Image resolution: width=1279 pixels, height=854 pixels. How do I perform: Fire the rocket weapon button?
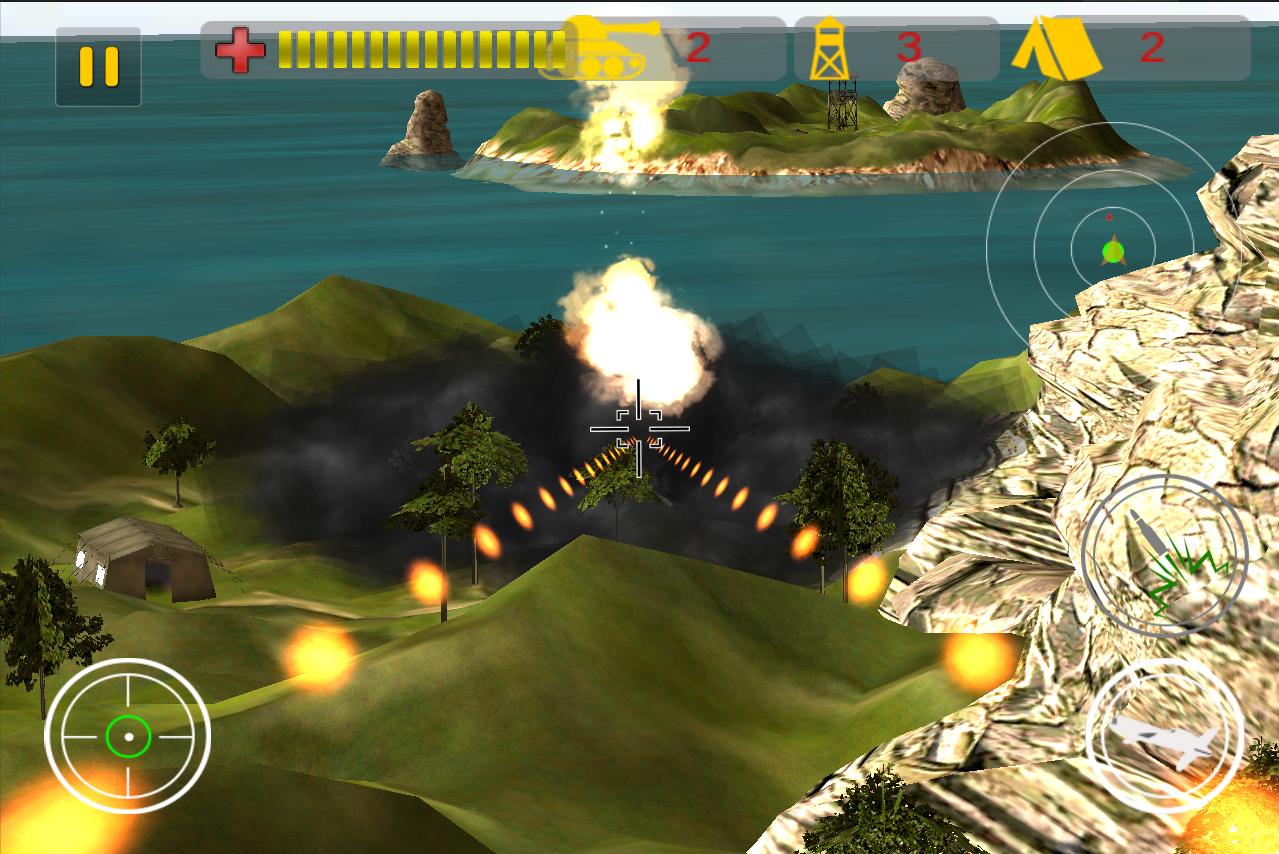(1165, 555)
